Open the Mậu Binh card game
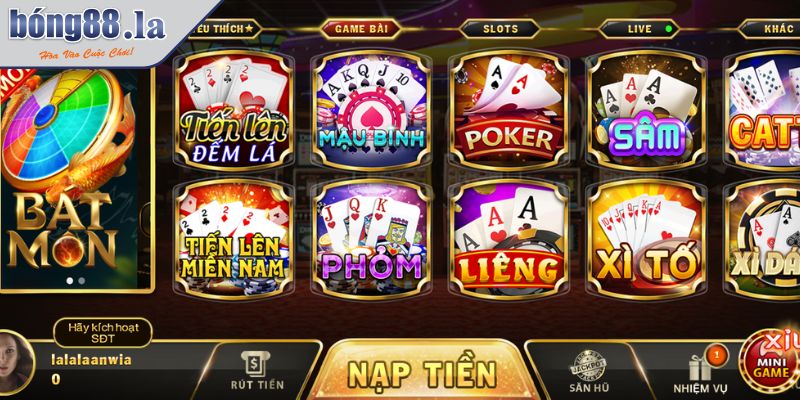 [x=372, y=111]
